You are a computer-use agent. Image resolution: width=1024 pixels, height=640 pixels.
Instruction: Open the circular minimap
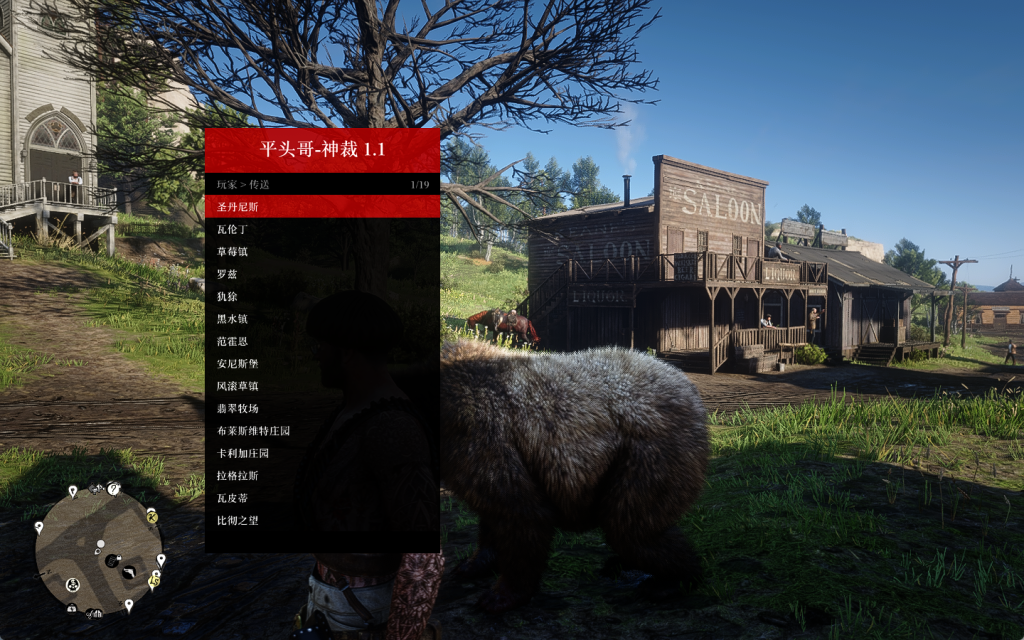pyautogui.click(x=98, y=551)
